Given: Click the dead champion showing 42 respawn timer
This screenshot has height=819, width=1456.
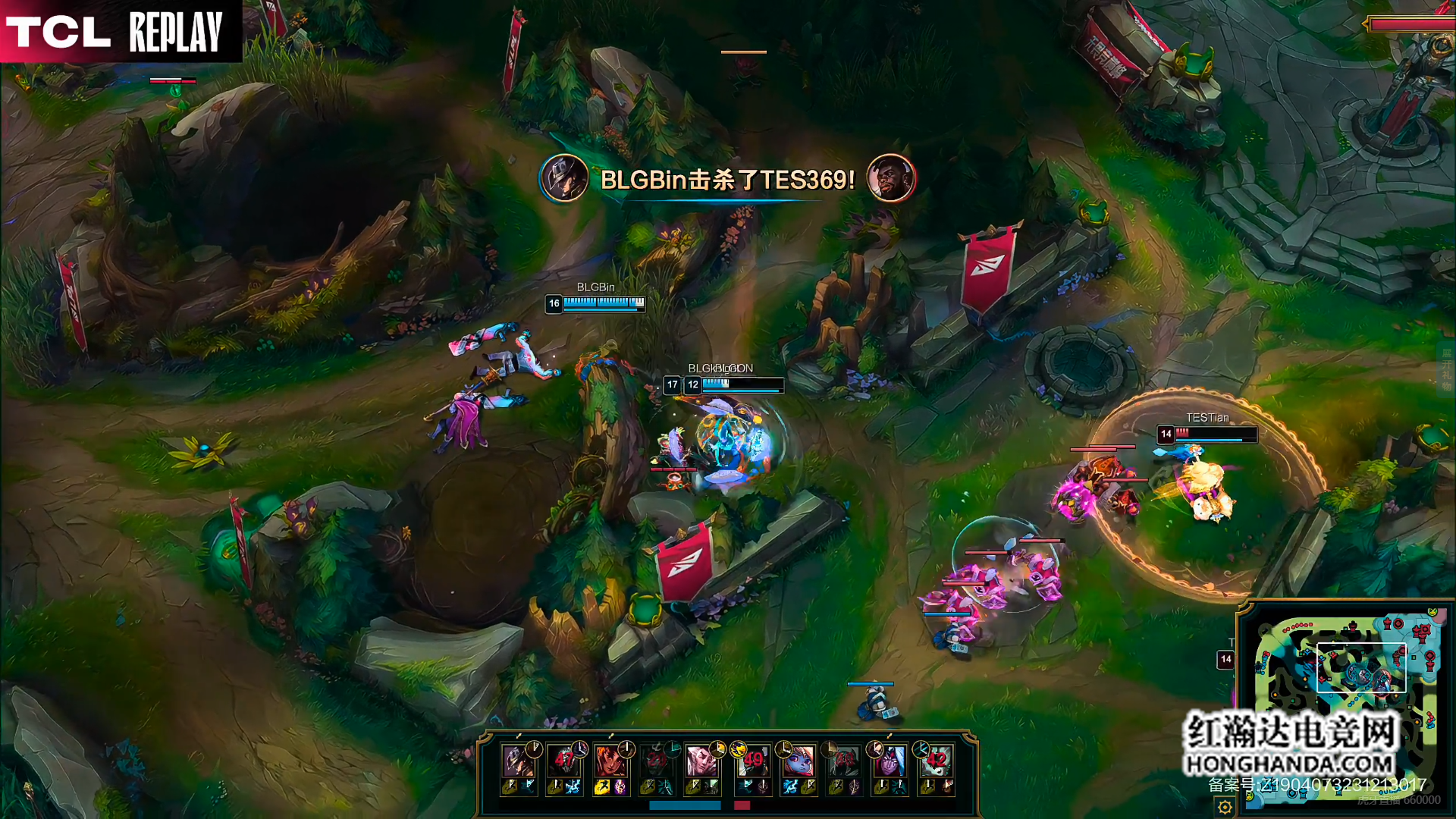Looking at the screenshot, I should tap(936, 760).
